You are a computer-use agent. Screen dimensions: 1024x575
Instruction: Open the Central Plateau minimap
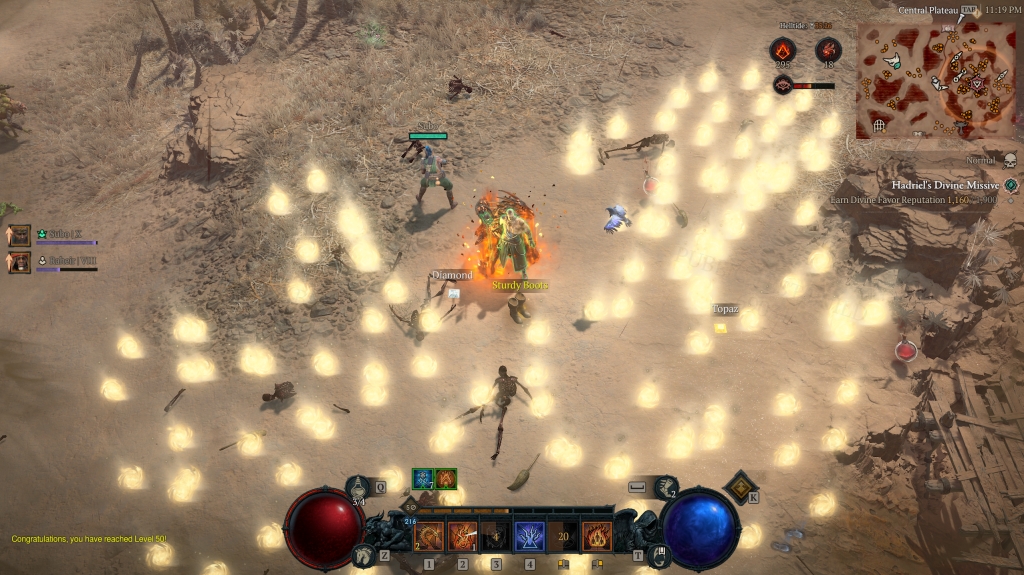click(939, 80)
